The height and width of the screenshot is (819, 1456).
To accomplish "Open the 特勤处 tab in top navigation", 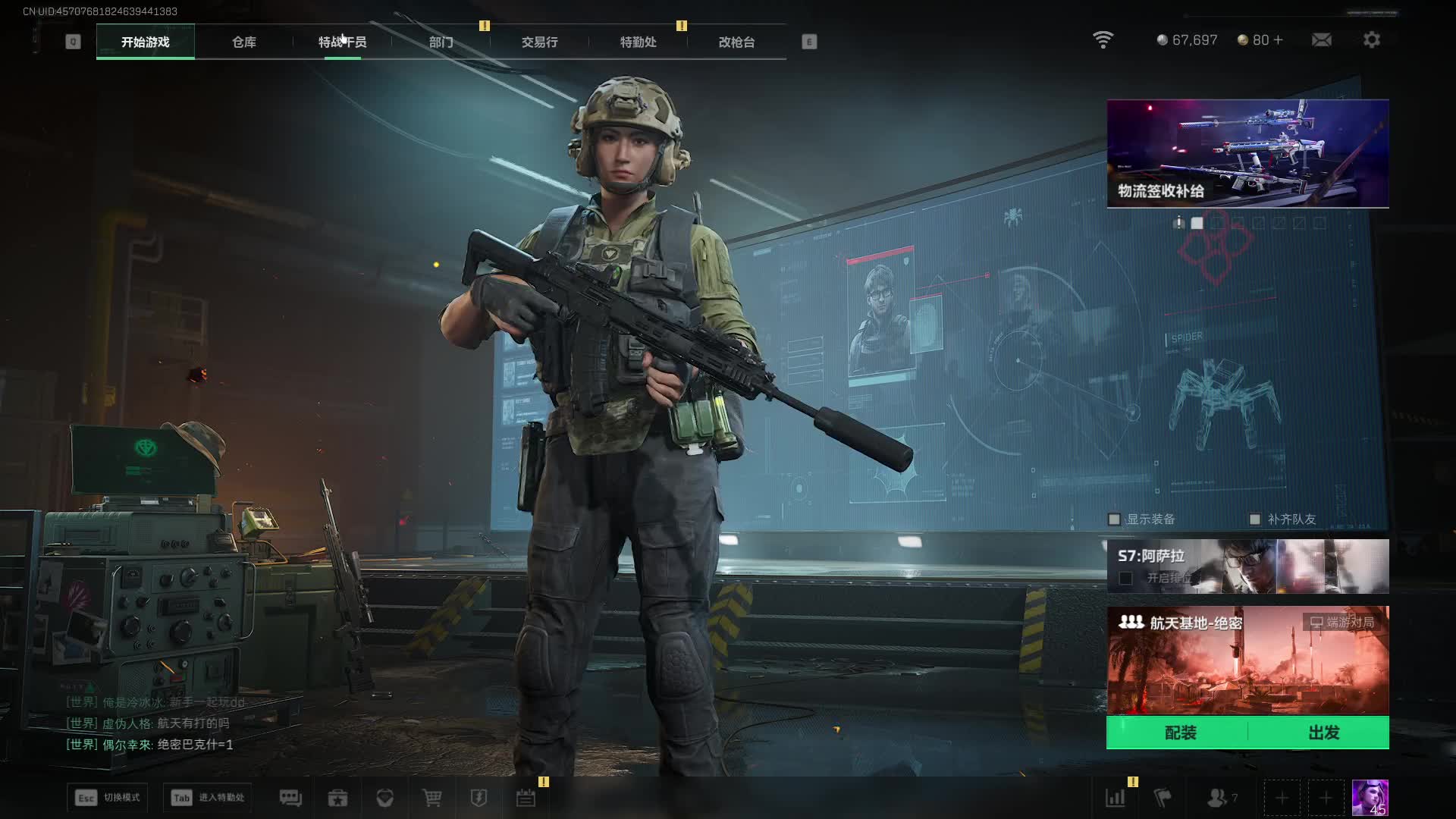I will tap(638, 42).
